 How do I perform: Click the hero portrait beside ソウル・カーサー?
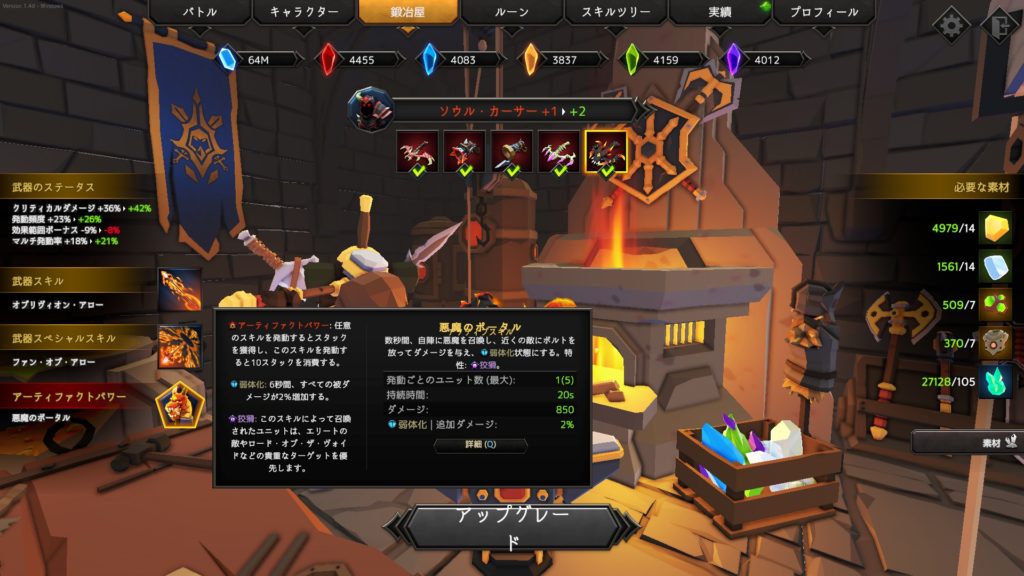click(x=370, y=109)
